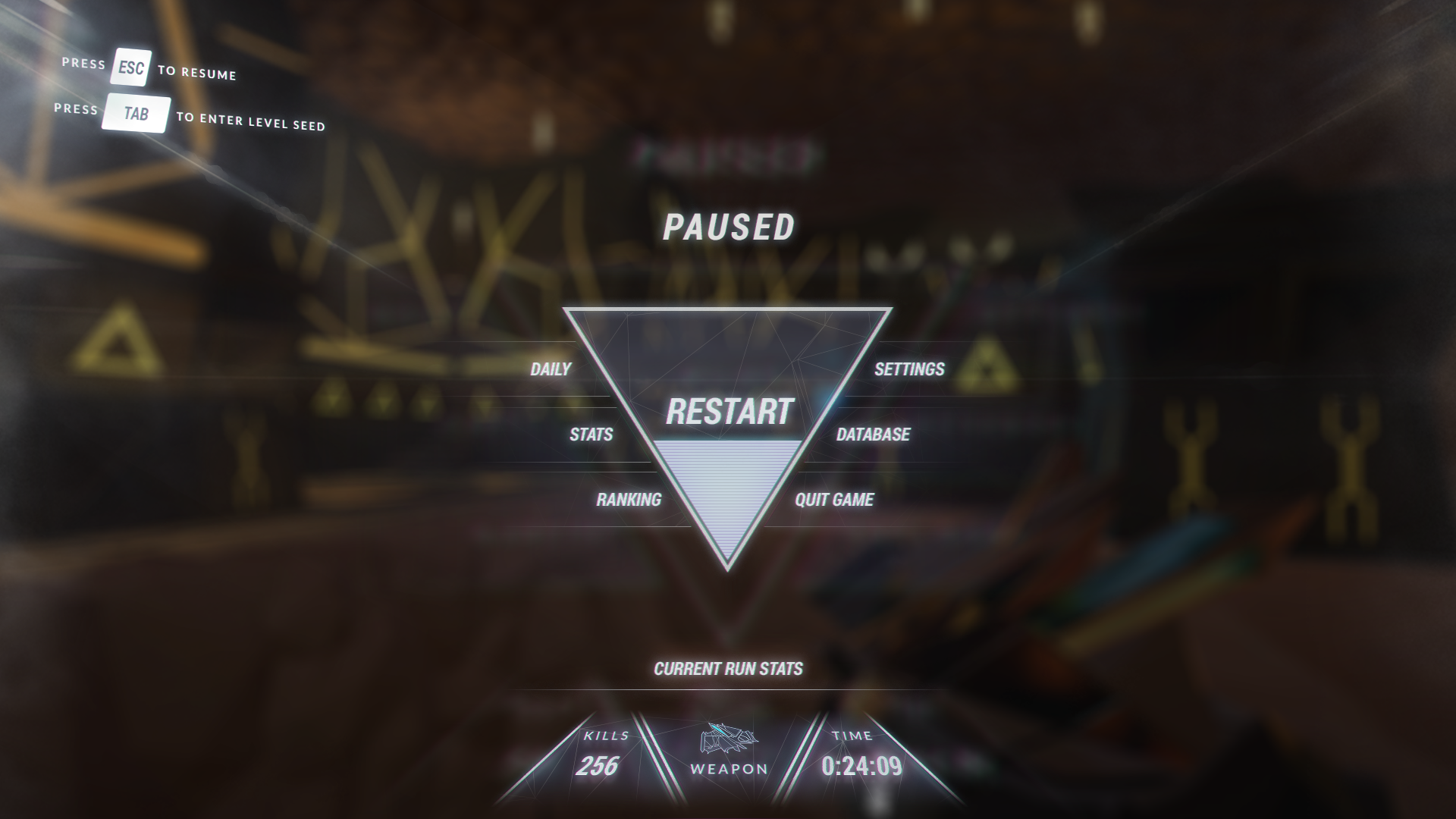This screenshot has width=1456, height=819.
Task: Select the Database entry
Action: [x=873, y=435]
